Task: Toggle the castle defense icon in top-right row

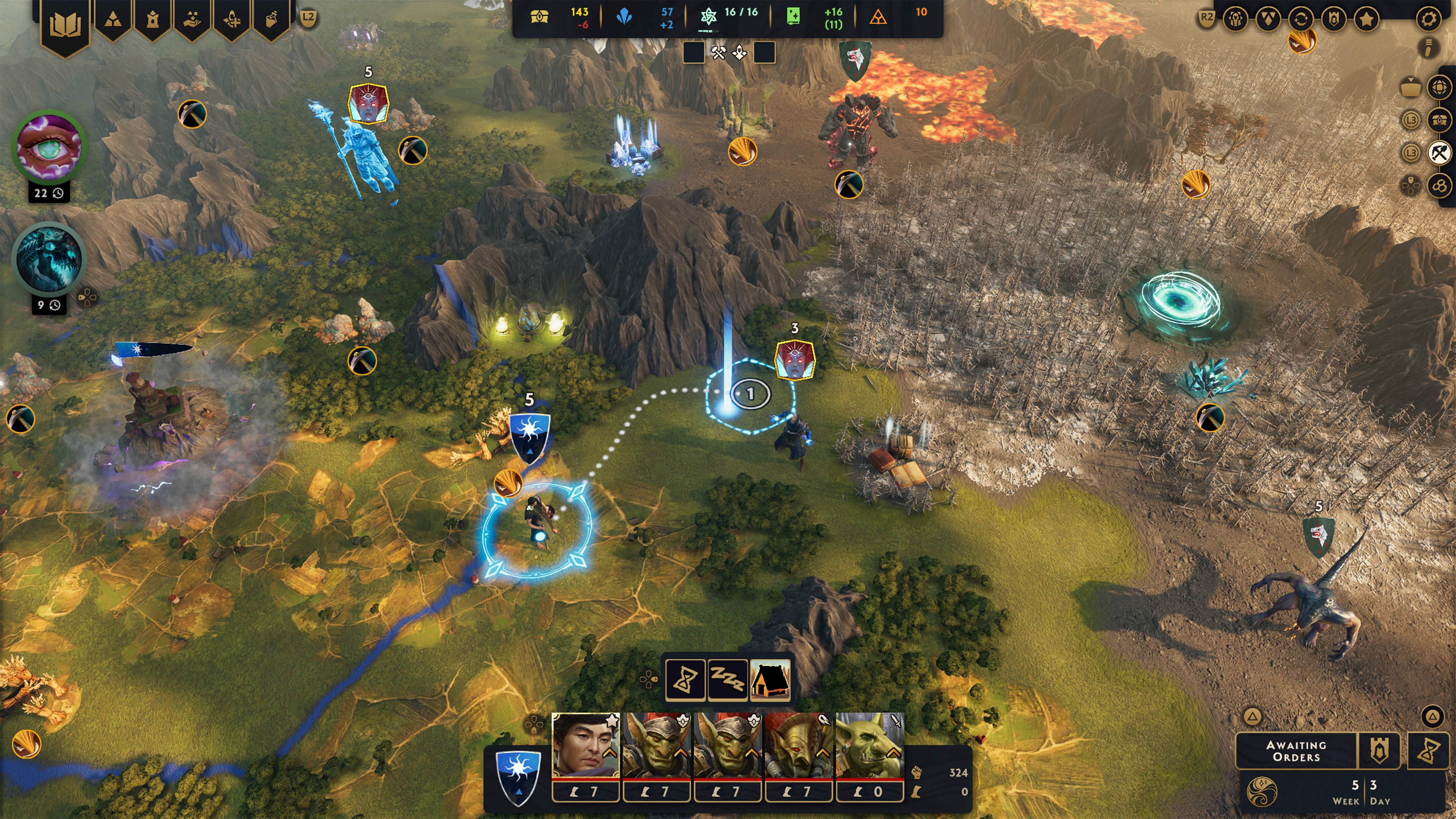Action: 1334,19
